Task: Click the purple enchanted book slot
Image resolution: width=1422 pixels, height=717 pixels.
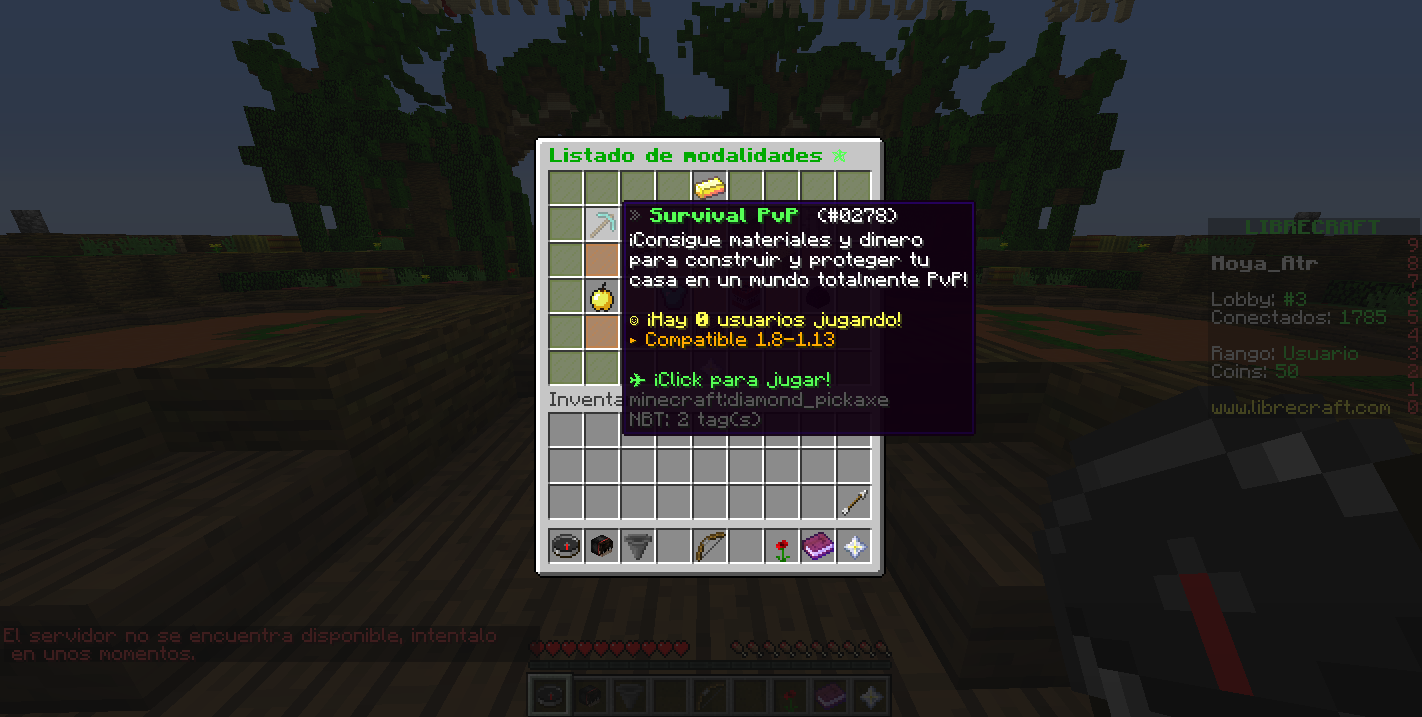Action: 818,546
